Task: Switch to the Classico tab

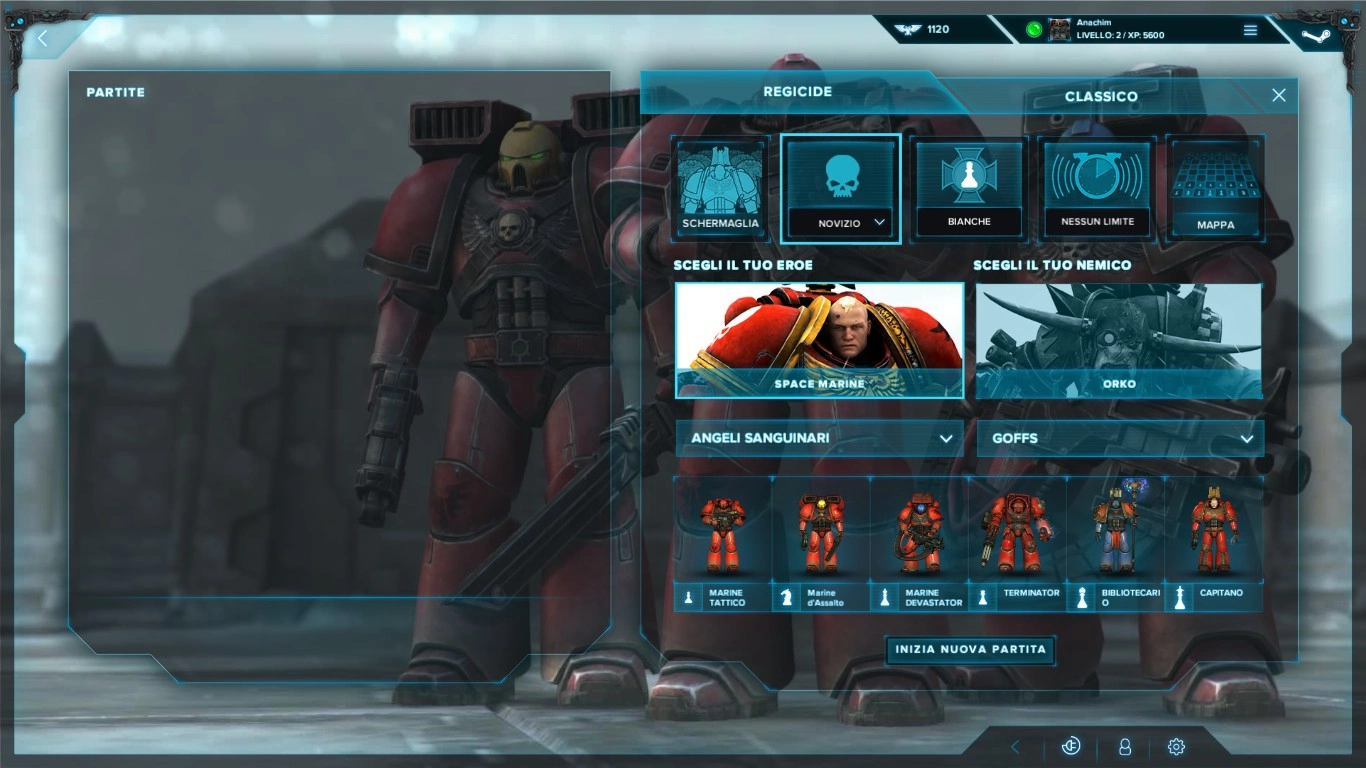Action: pyautogui.click(x=1100, y=96)
